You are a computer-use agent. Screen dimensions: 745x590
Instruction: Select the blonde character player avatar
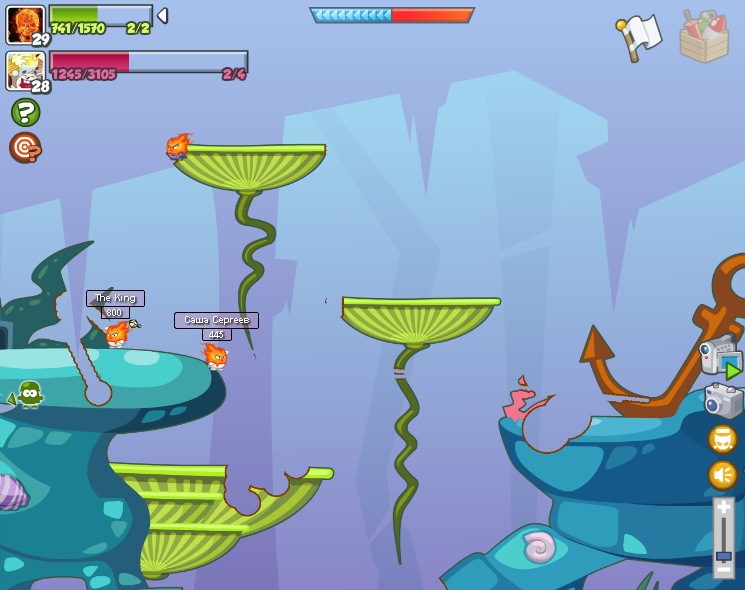(25, 71)
